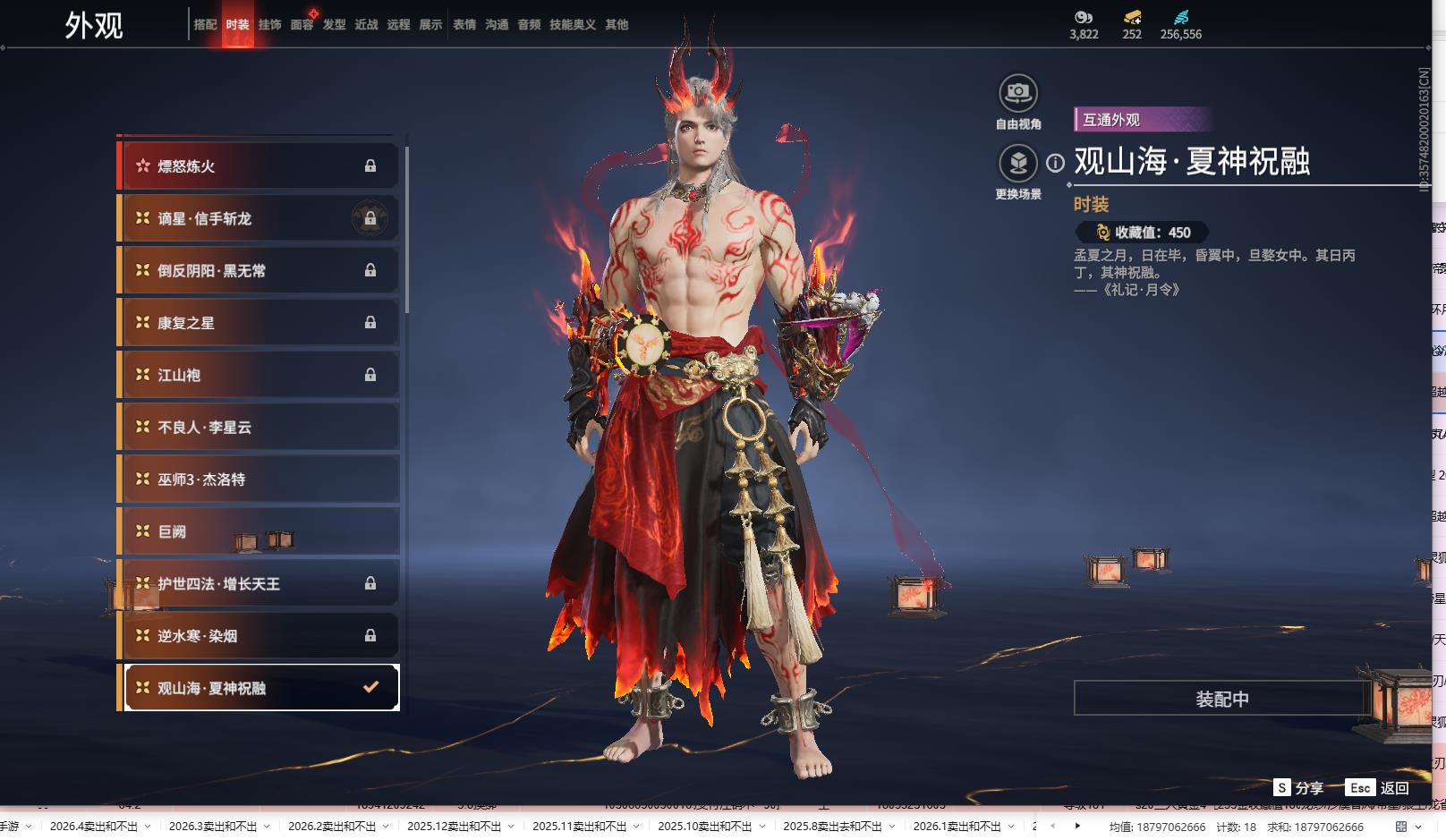Select the 技能奥义 tab
Screen dimensions: 1446x840
pyautogui.click(x=572, y=25)
